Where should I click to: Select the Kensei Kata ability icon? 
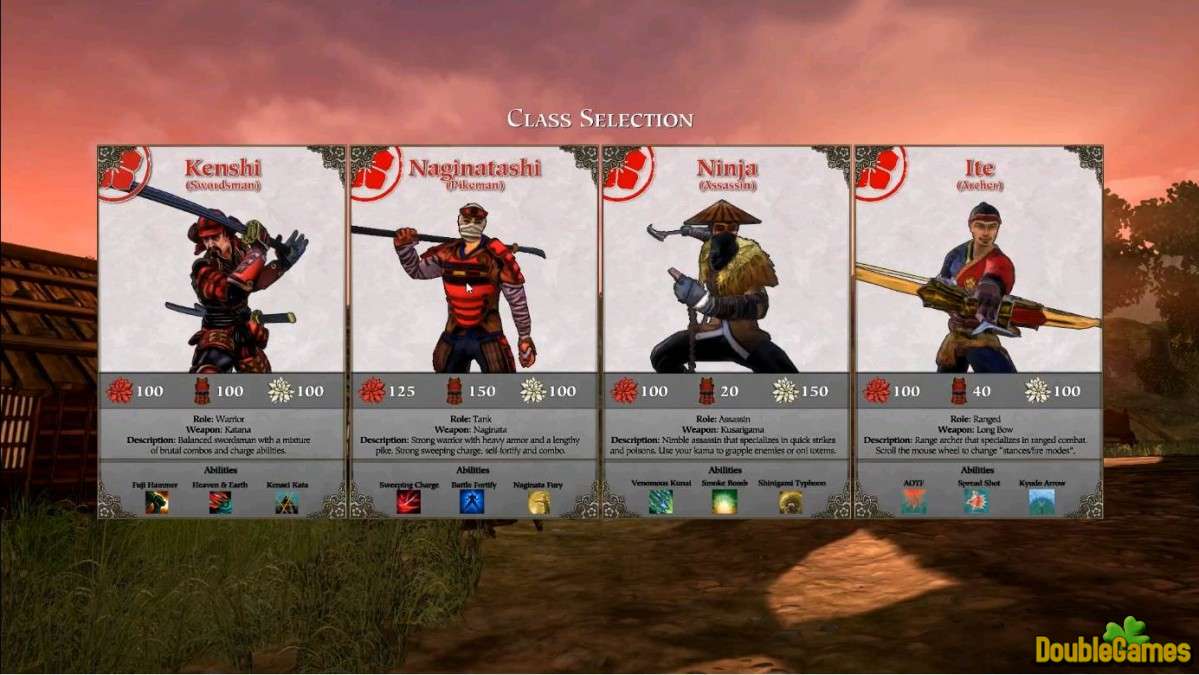click(x=287, y=502)
